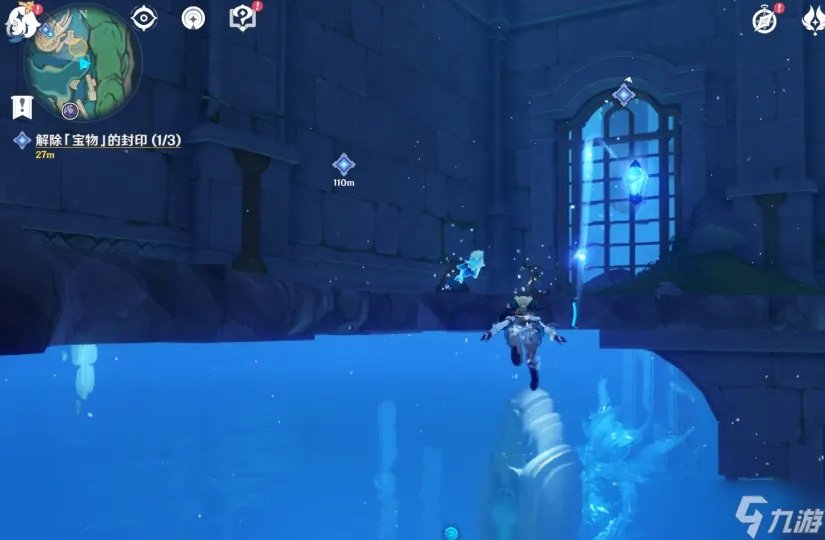Image resolution: width=825 pixels, height=540 pixels.
Task: Open the elemental sight eye icon
Action: click(x=146, y=18)
